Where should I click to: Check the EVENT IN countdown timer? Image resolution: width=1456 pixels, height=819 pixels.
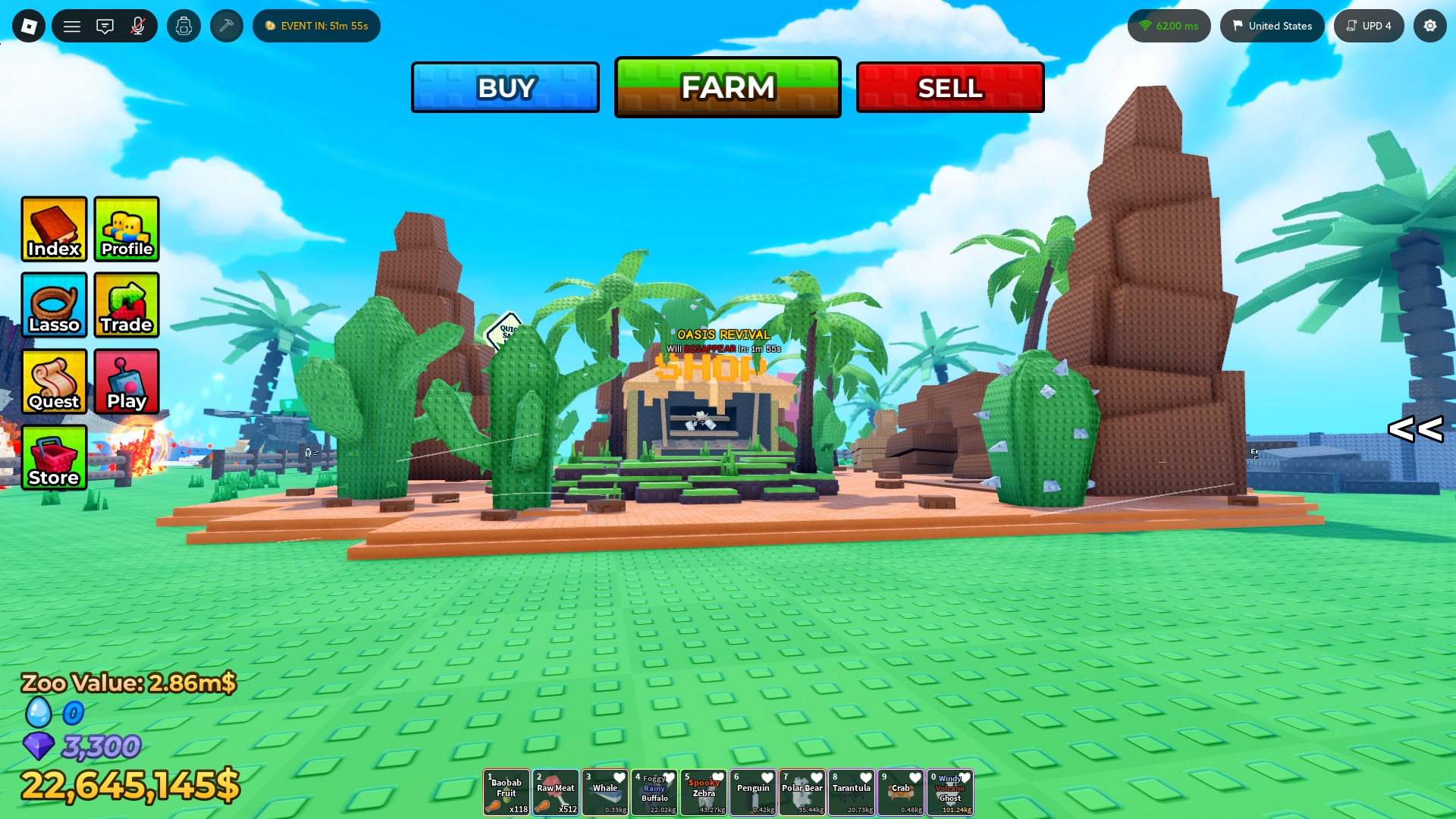316,25
